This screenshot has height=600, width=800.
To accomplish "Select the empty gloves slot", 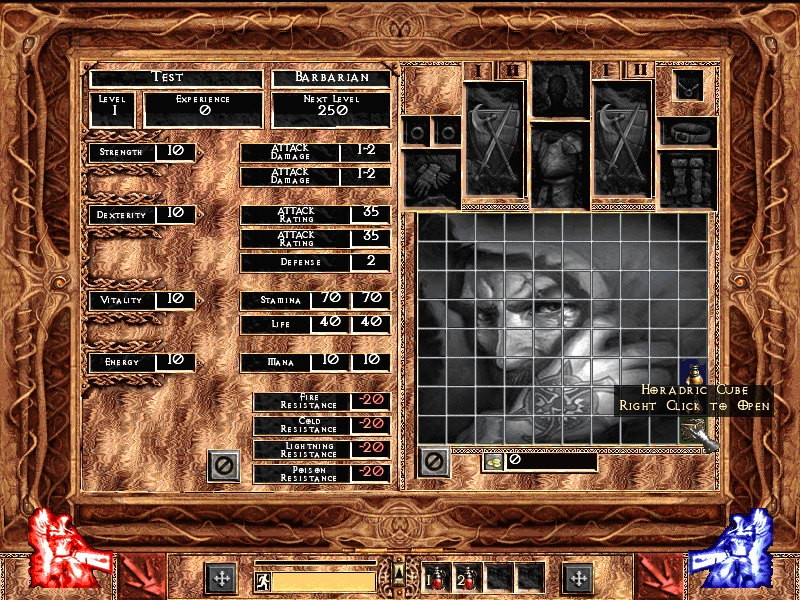I will point(431,179).
